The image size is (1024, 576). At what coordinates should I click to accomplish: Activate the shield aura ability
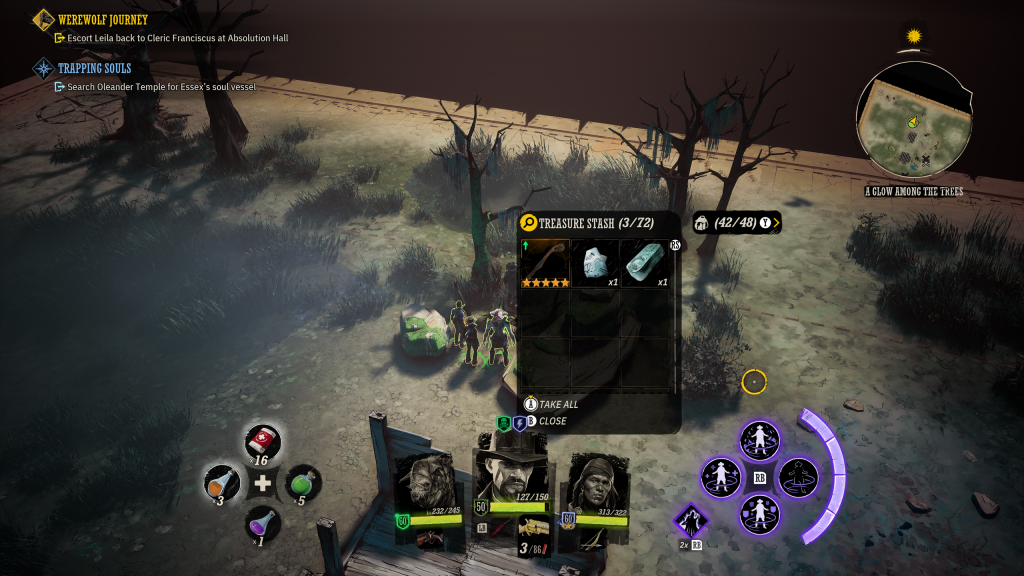759,514
